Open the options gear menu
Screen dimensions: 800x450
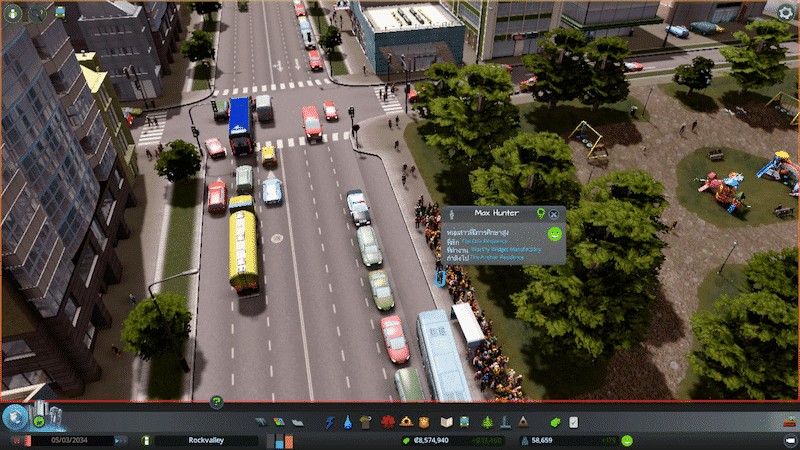pyautogui.click(x=785, y=11)
